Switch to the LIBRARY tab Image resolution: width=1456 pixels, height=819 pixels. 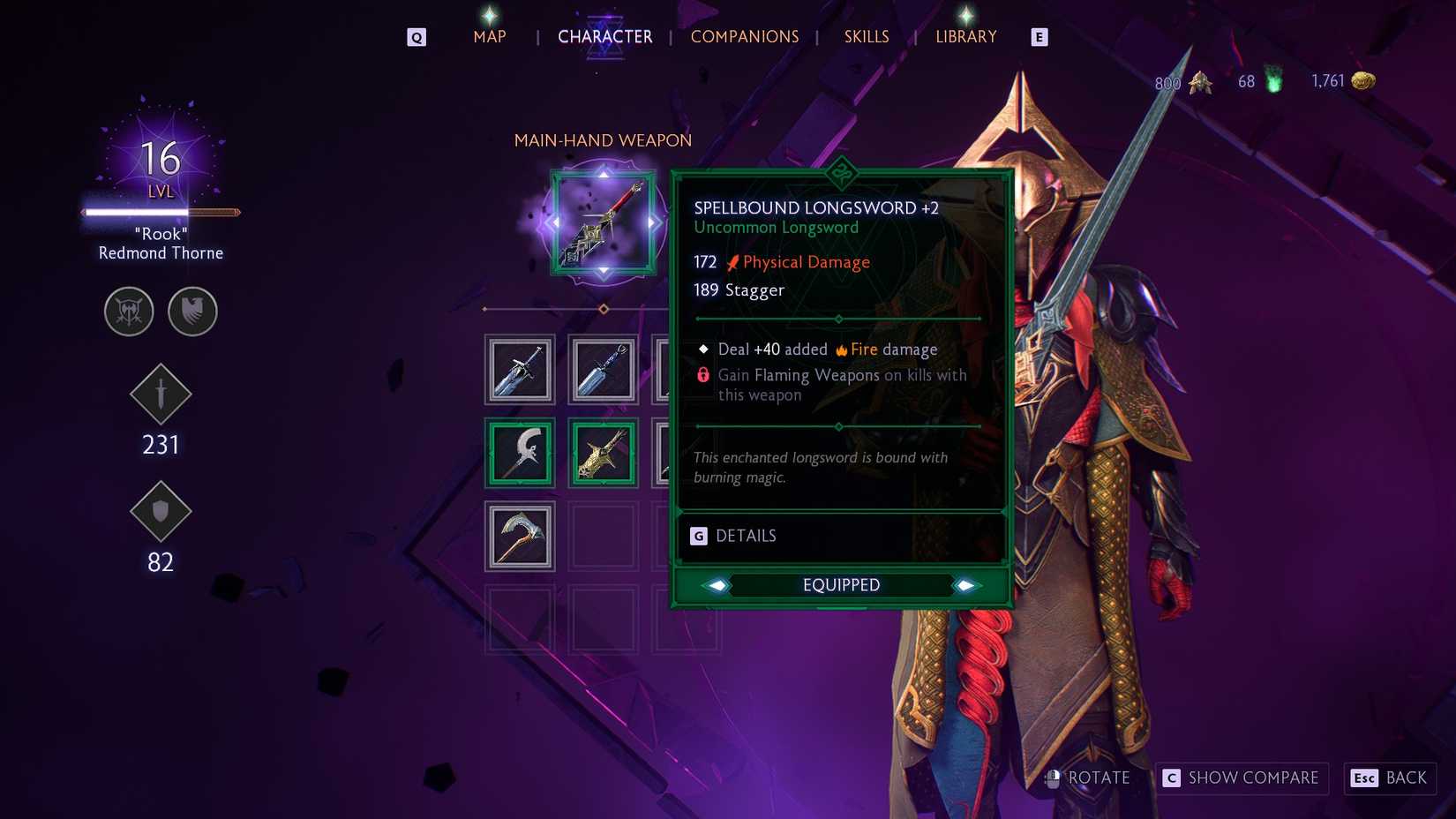[x=965, y=37]
